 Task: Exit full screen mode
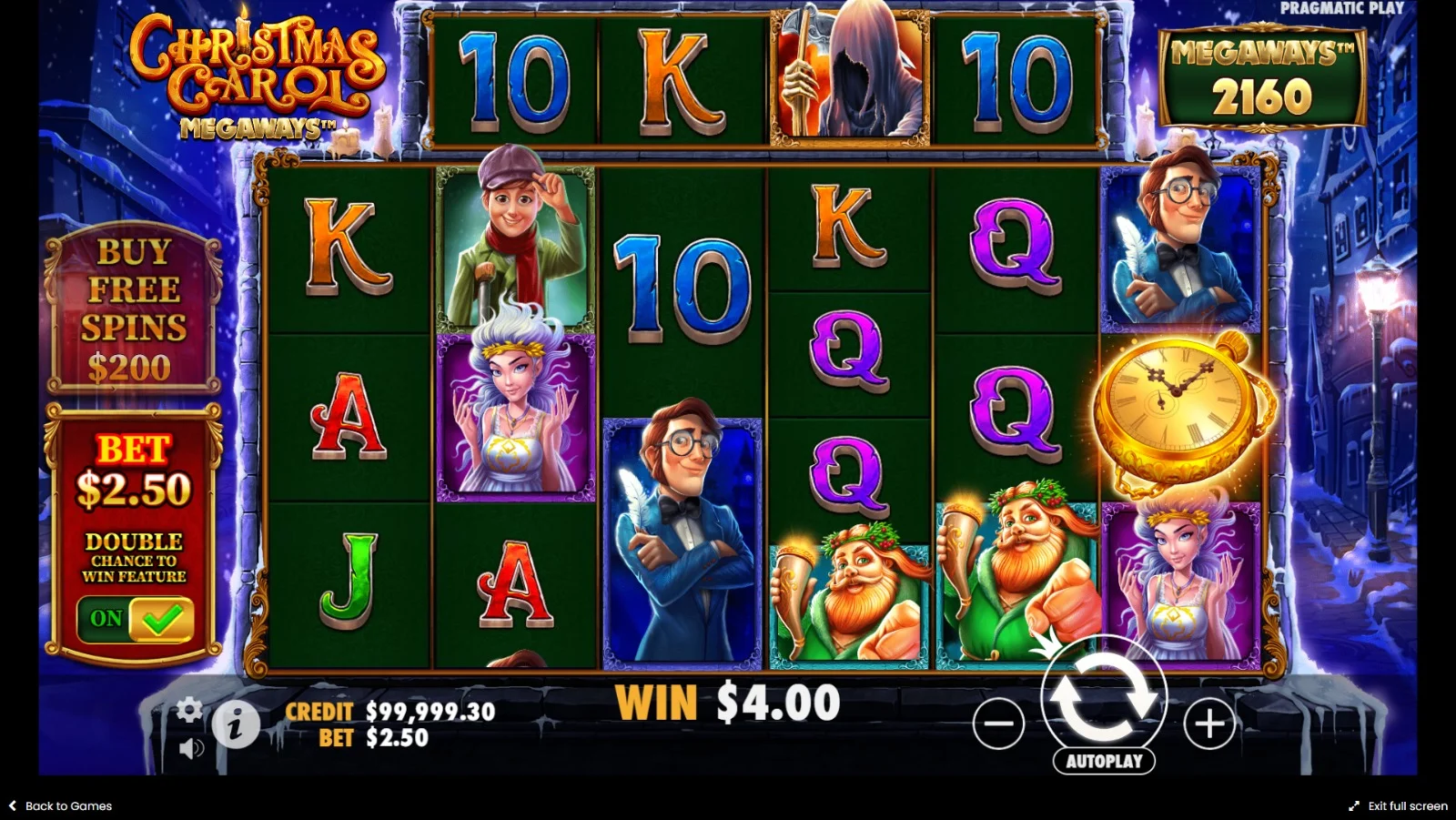(x=1398, y=805)
